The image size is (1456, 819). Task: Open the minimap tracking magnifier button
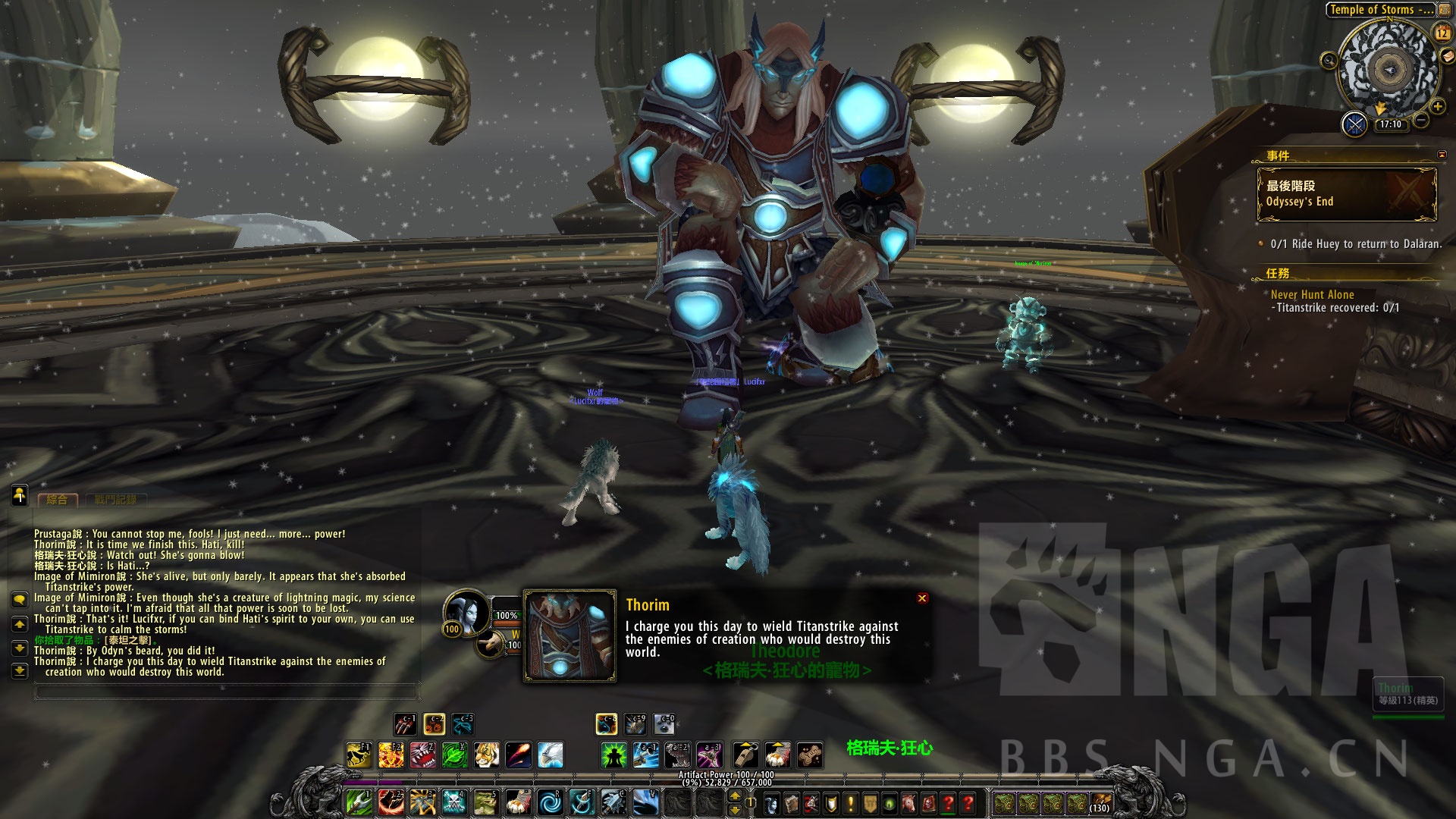(1329, 60)
